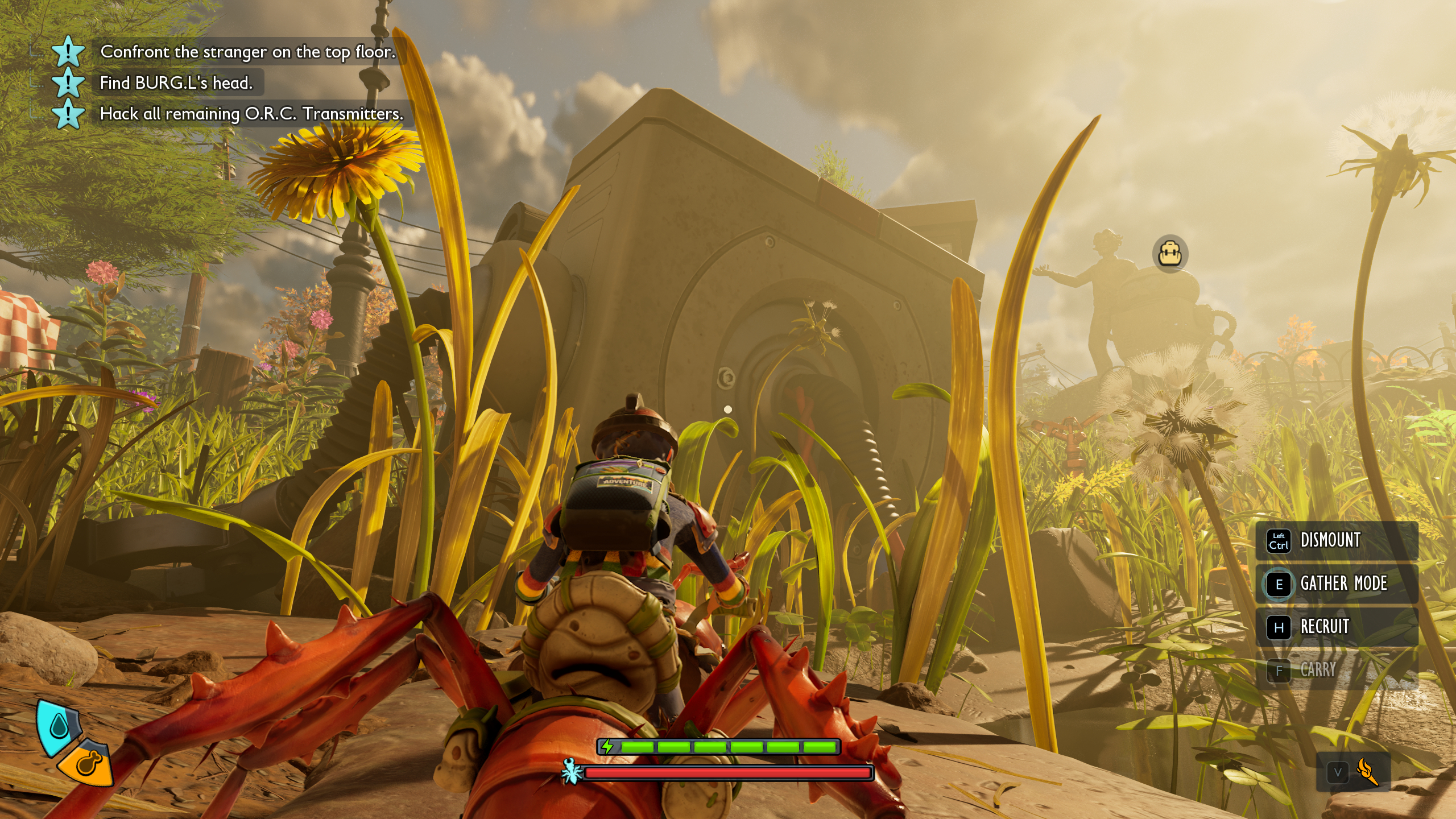Viewport: 1456px width, 819px height.
Task: Click the backpack waypoint marker
Action: [1170, 254]
